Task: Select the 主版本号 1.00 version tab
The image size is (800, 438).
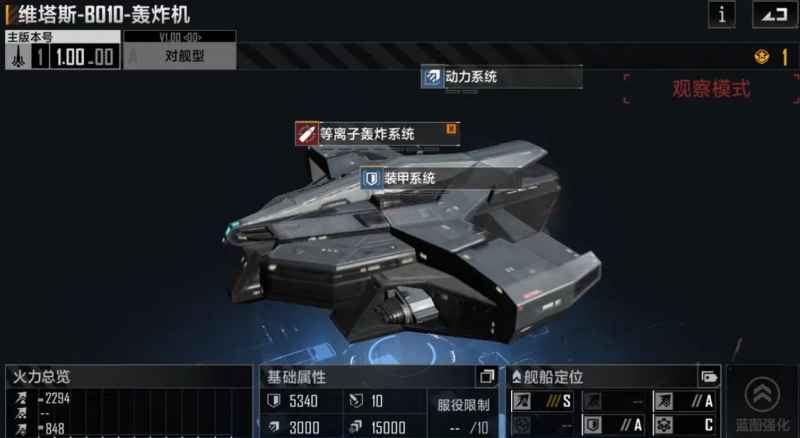Action: (62, 56)
